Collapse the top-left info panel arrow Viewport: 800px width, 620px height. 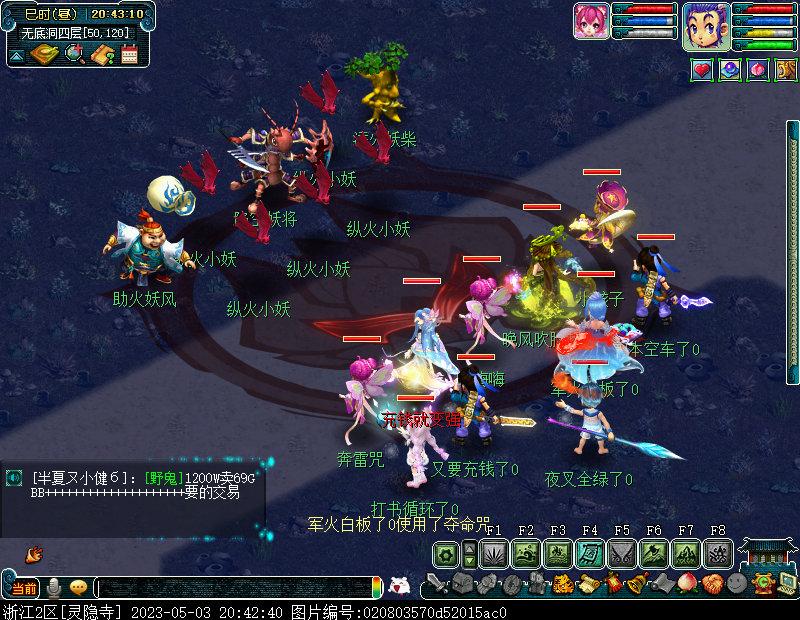(x=17, y=55)
